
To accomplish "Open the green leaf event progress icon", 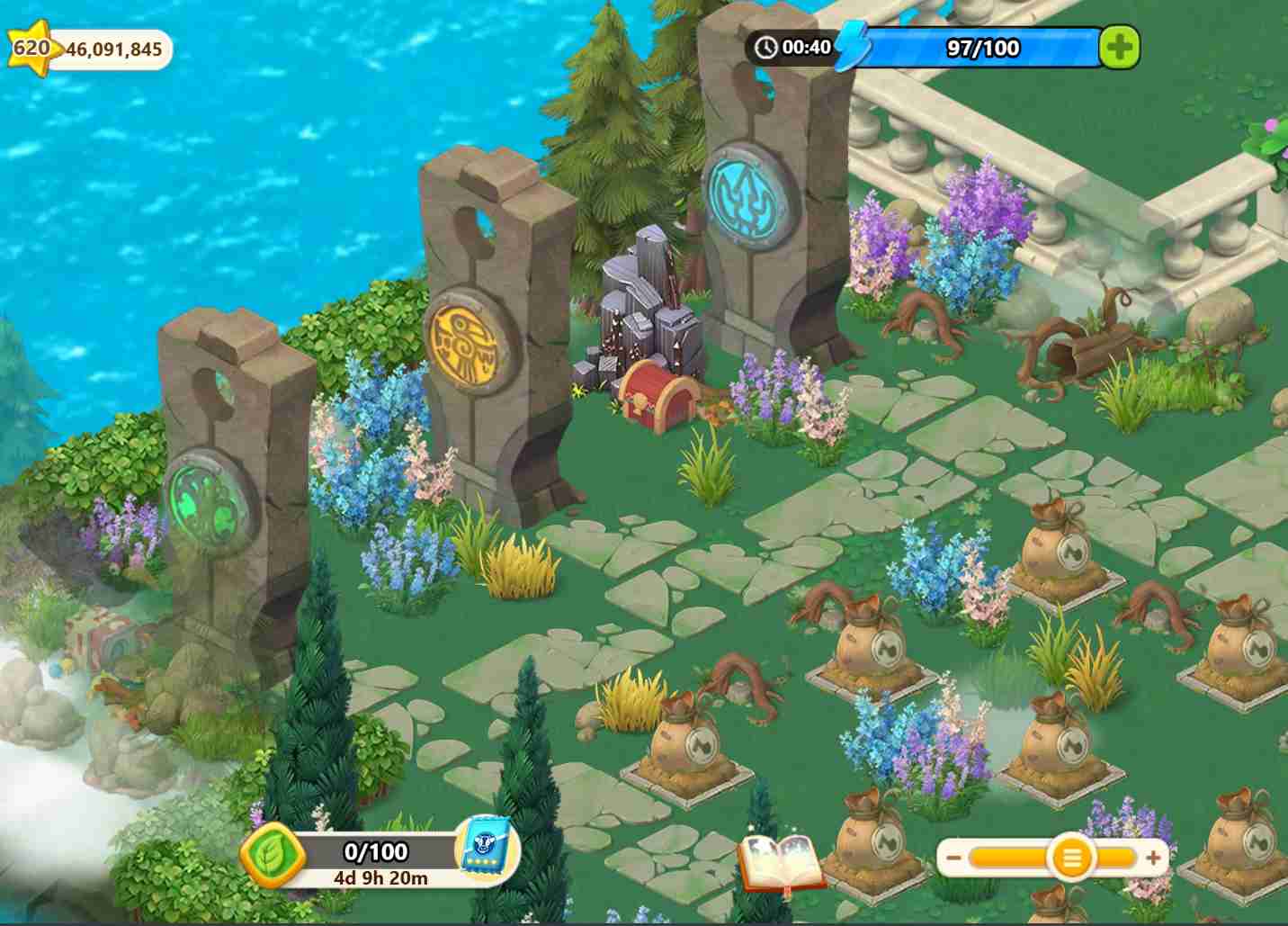I will (270, 855).
